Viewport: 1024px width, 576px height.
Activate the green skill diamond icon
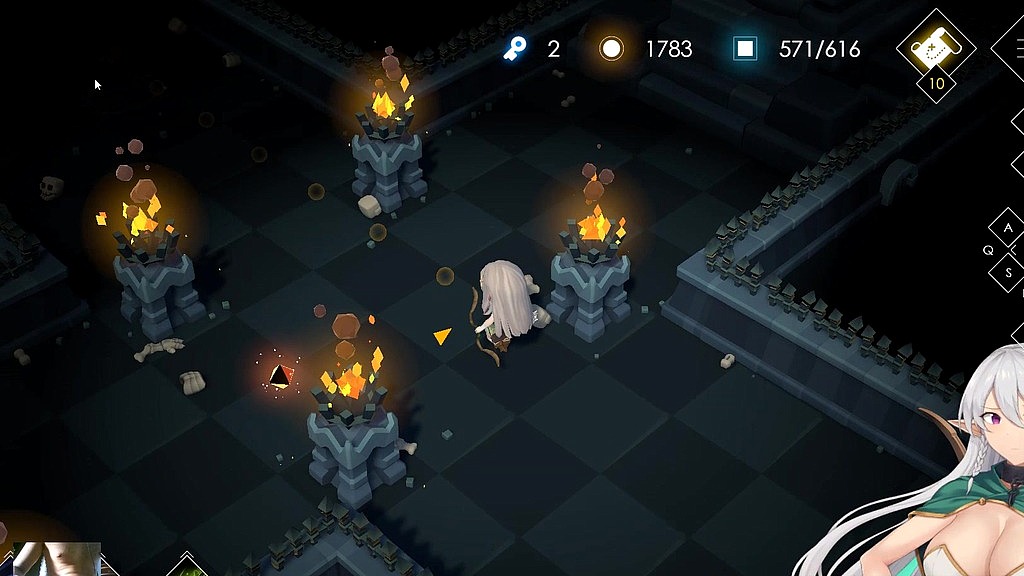(187, 567)
